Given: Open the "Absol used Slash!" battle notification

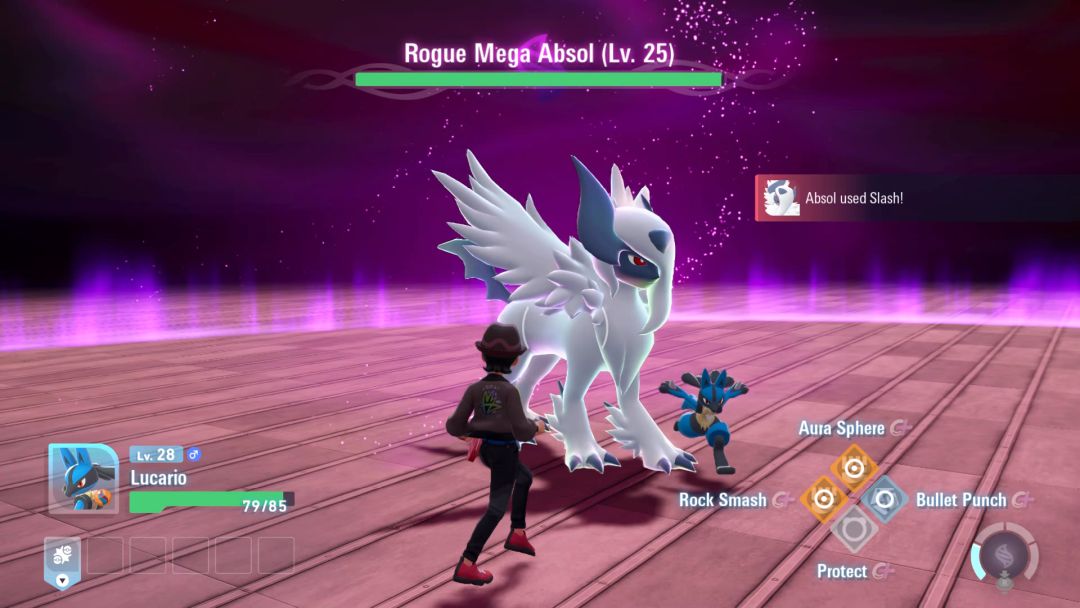Looking at the screenshot, I should [853, 198].
